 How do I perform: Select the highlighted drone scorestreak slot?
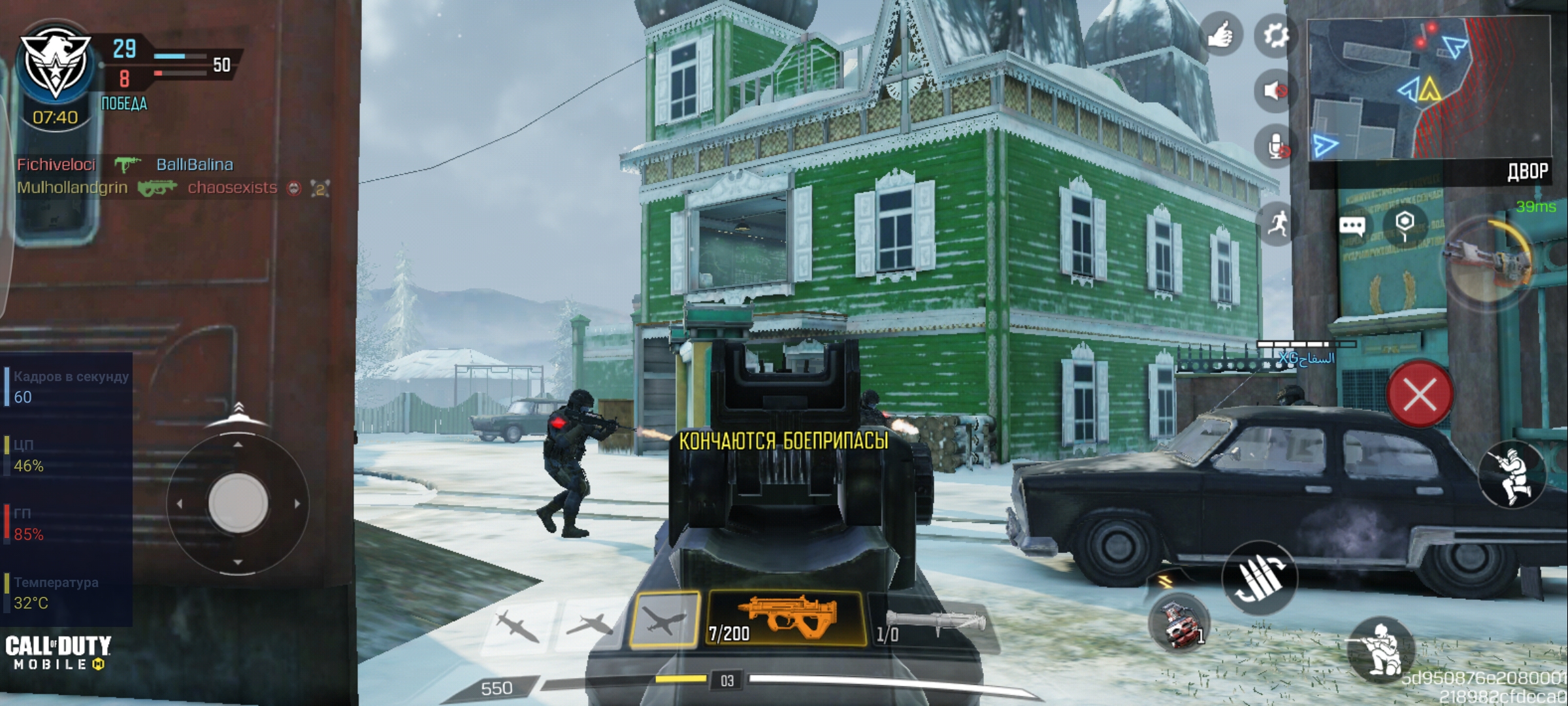pyautogui.click(x=664, y=619)
